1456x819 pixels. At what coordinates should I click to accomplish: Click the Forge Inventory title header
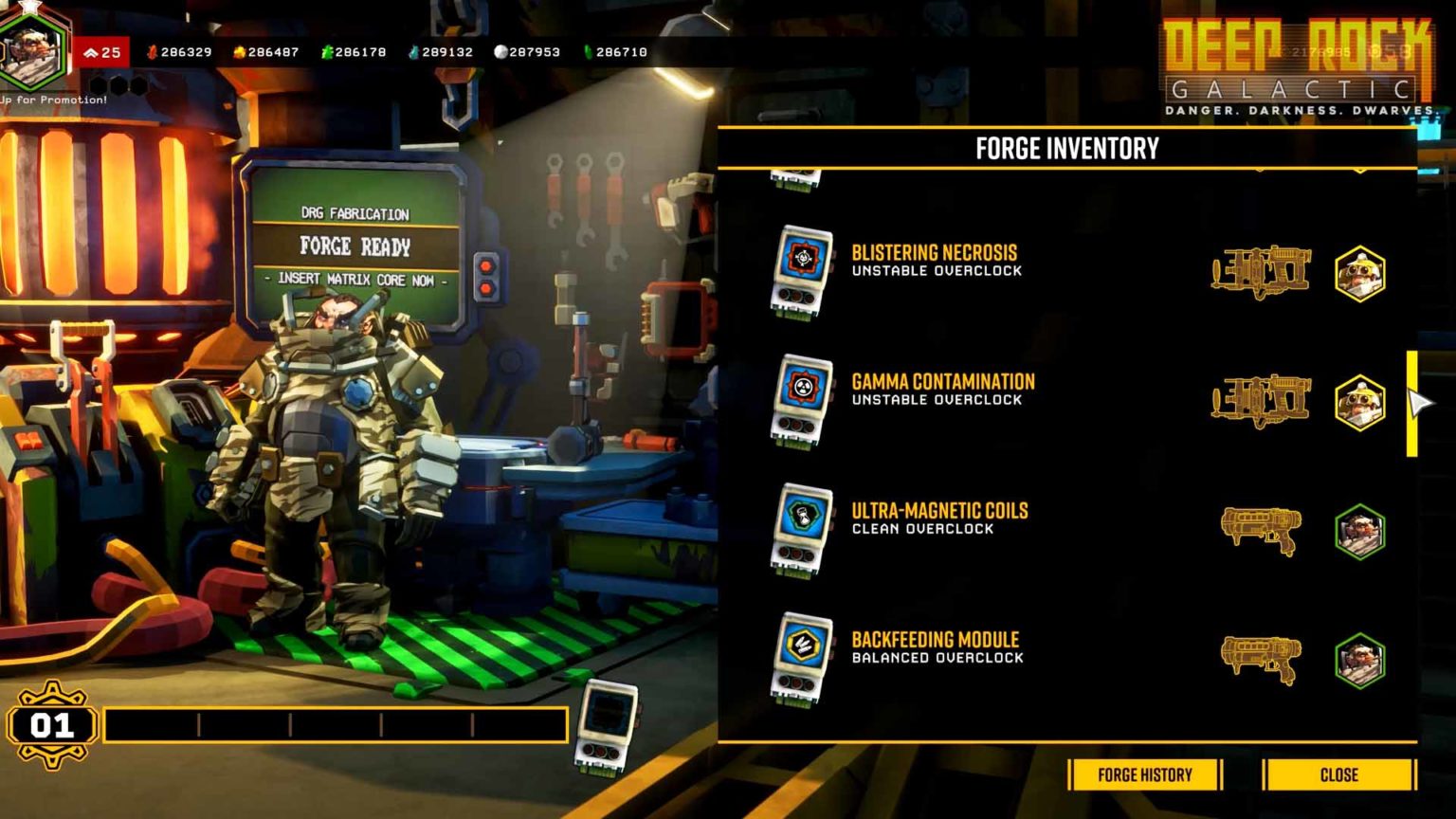(1067, 149)
